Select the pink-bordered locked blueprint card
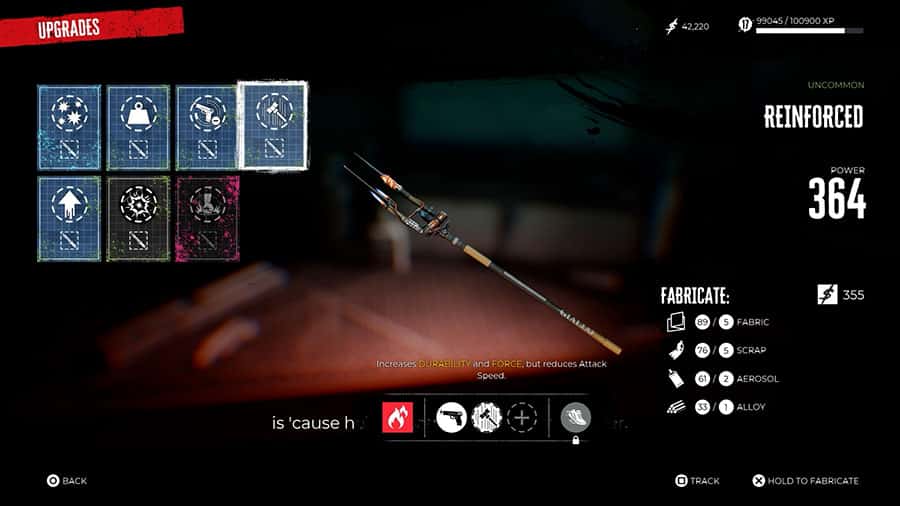Viewport: 900px width, 506px height. [208, 219]
